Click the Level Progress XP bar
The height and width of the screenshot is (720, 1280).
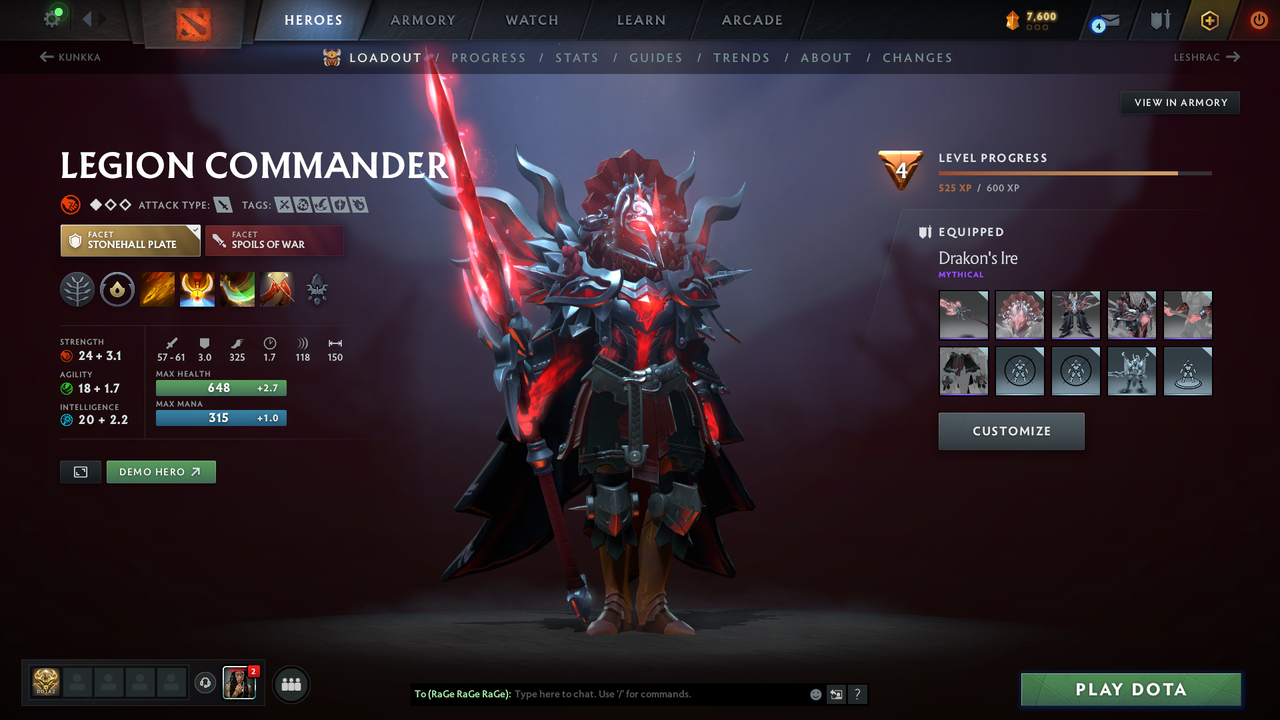click(x=1077, y=173)
